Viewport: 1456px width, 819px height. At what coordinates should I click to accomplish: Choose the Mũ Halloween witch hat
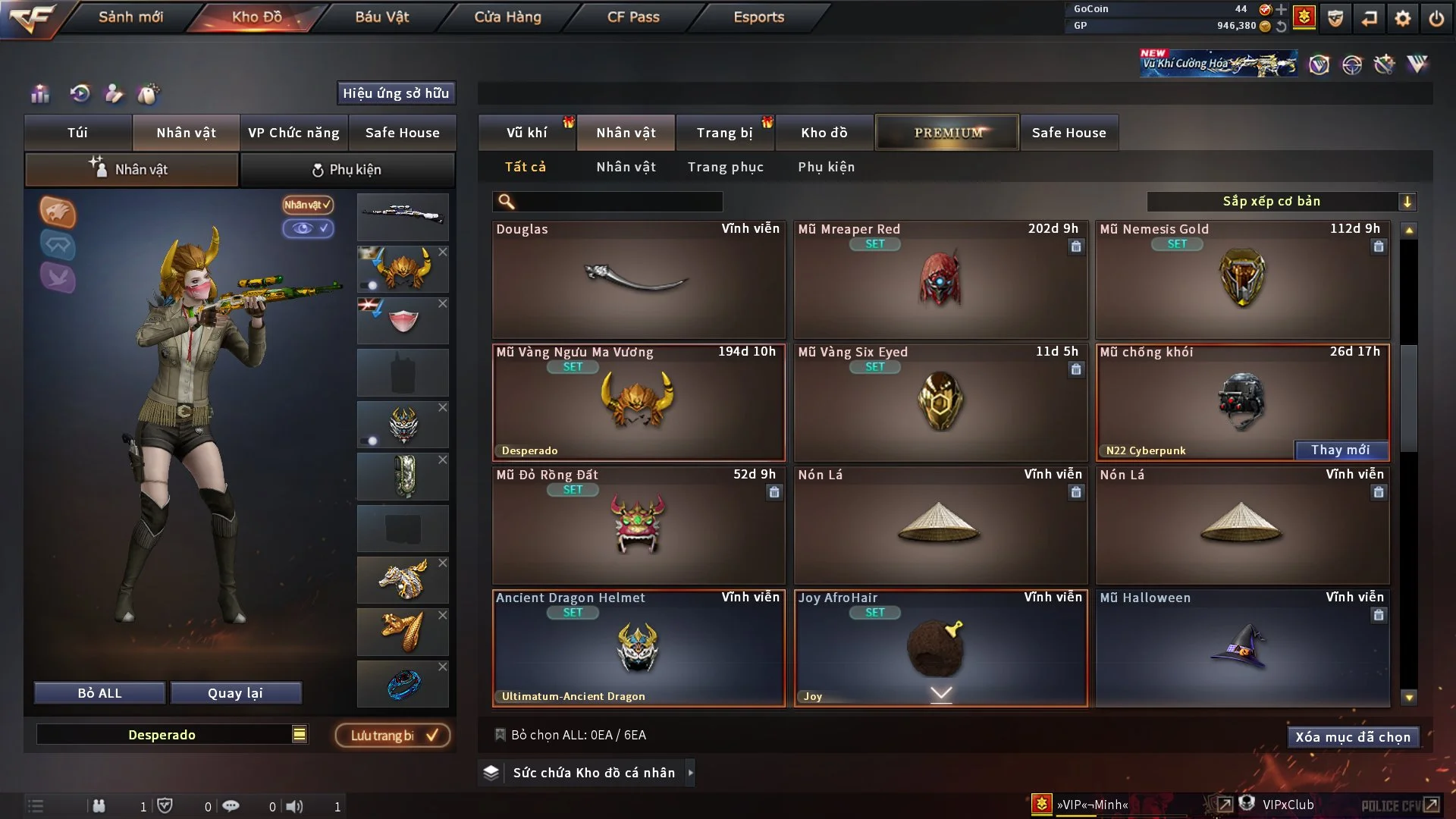point(1241,648)
